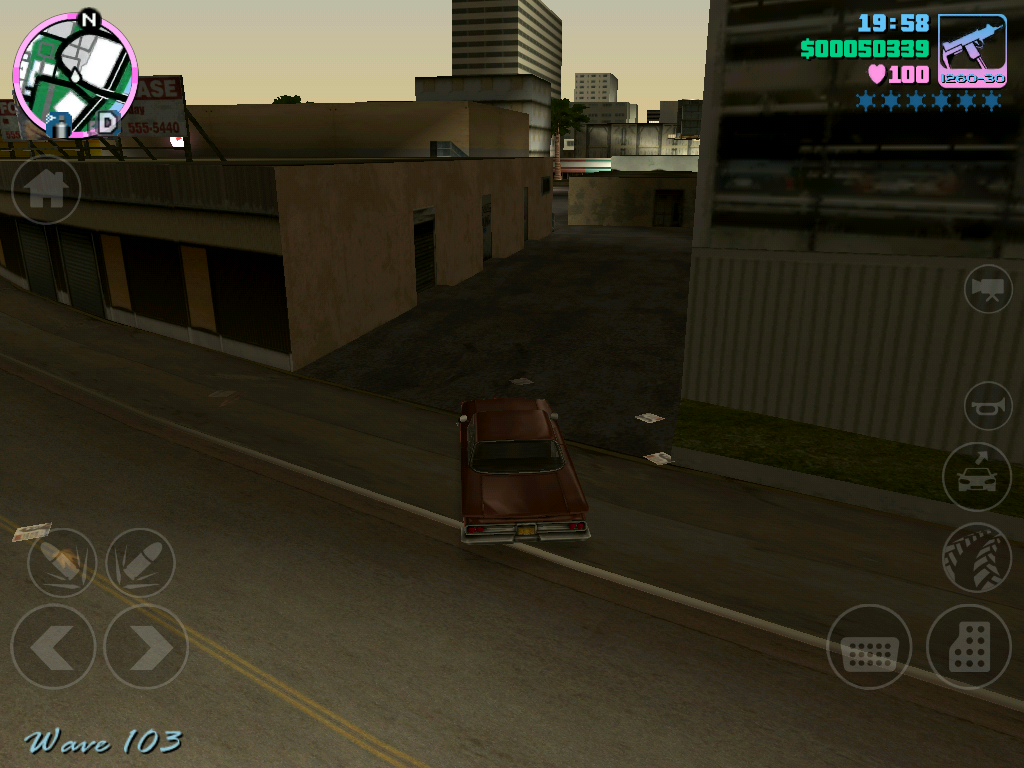Viewport: 1024px width, 768px height.
Task: Change view with the camera button
Action: click(988, 289)
